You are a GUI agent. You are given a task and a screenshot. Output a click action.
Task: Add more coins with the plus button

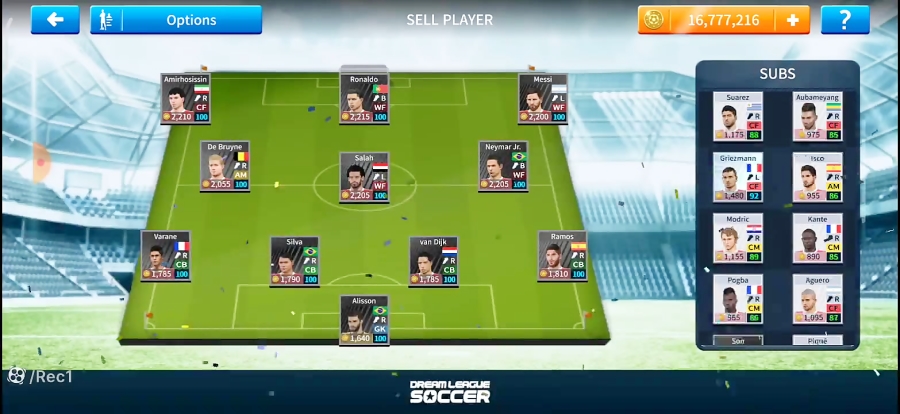click(x=793, y=20)
